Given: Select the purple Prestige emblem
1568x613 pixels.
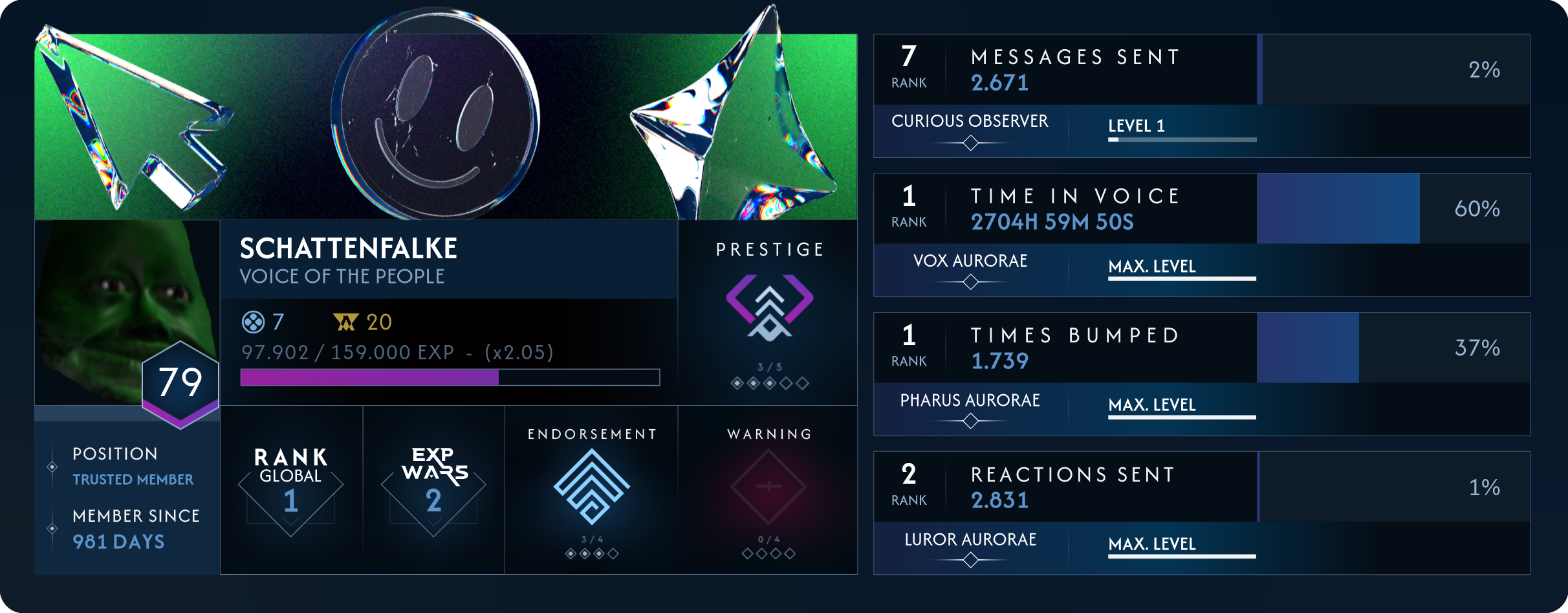Looking at the screenshot, I should pos(769,307).
